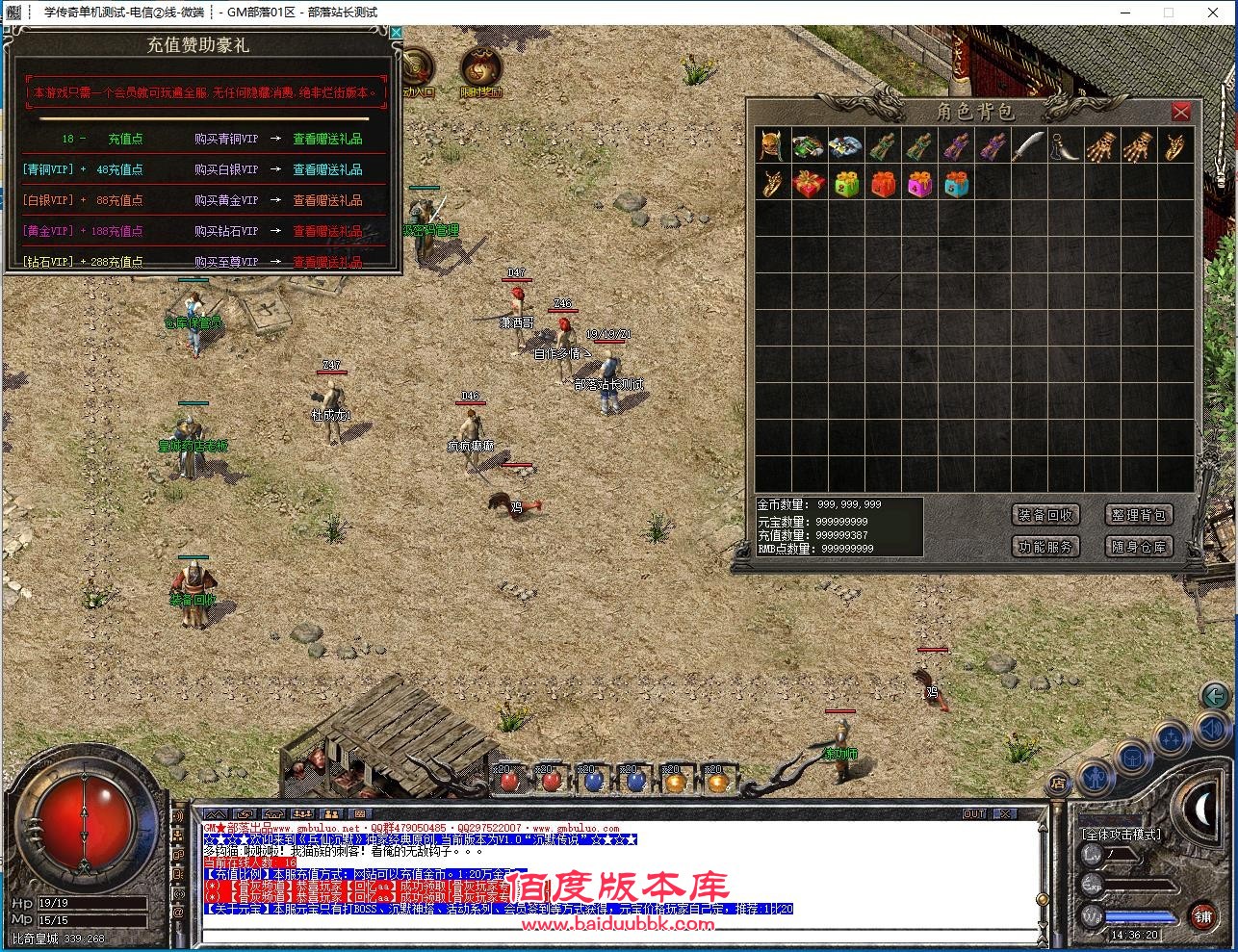The height and width of the screenshot is (952, 1238).
Task: Click 查看赠送礼品 link beside 购买青铜VIP
Action: (x=325, y=139)
